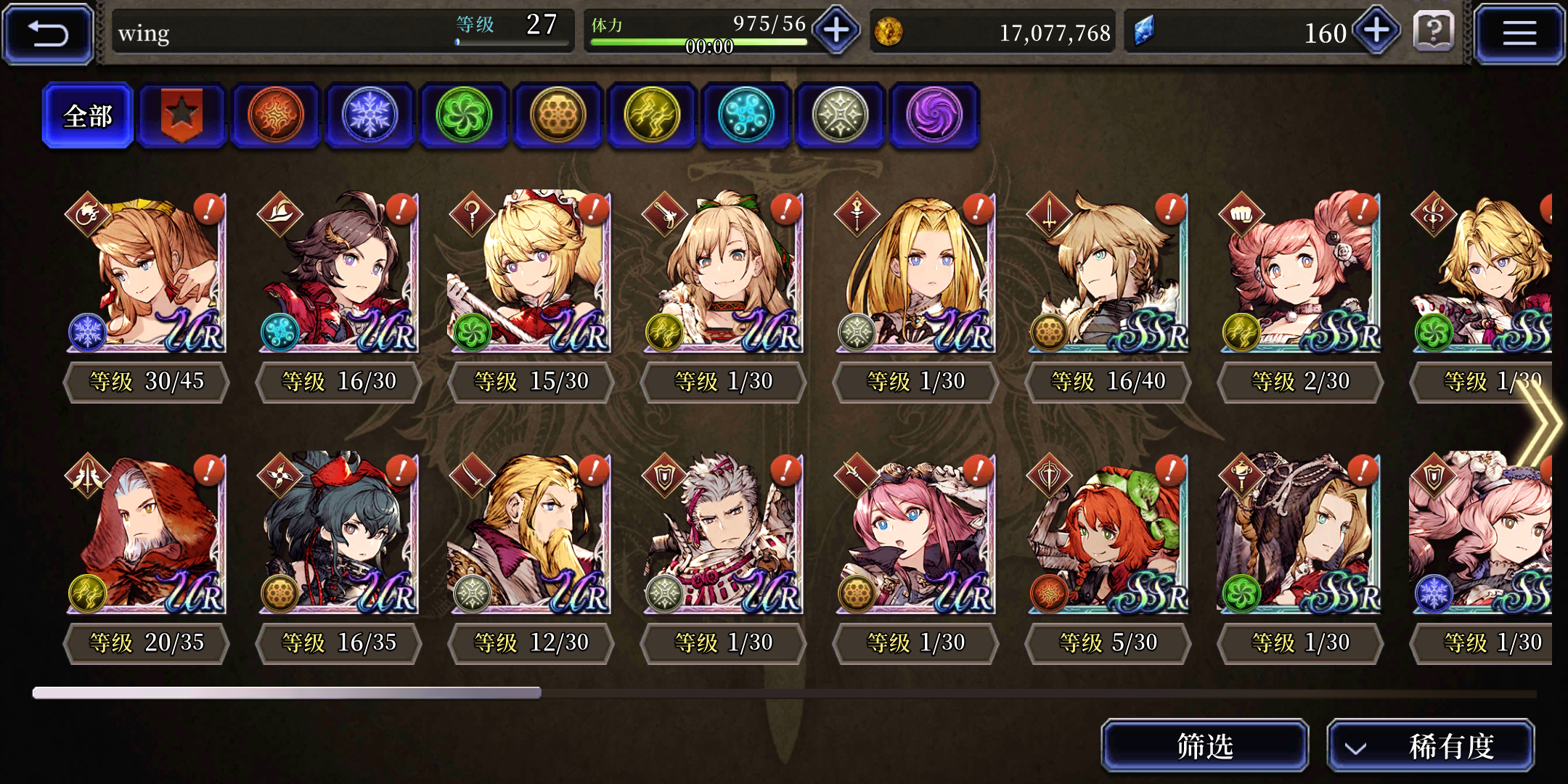Tap the back arrow to leave character list

47,33
